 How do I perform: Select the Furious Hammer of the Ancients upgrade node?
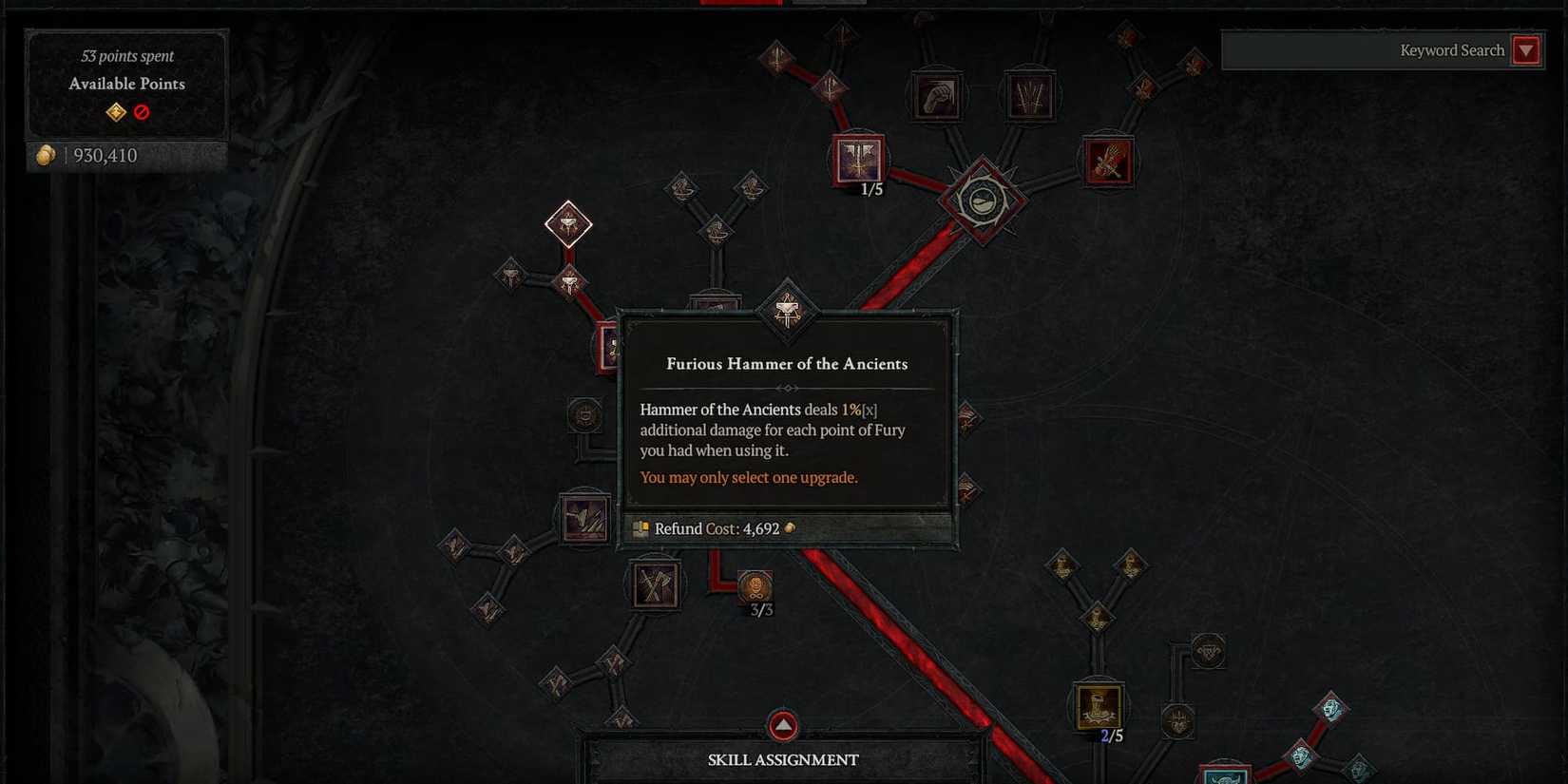pos(785,314)
